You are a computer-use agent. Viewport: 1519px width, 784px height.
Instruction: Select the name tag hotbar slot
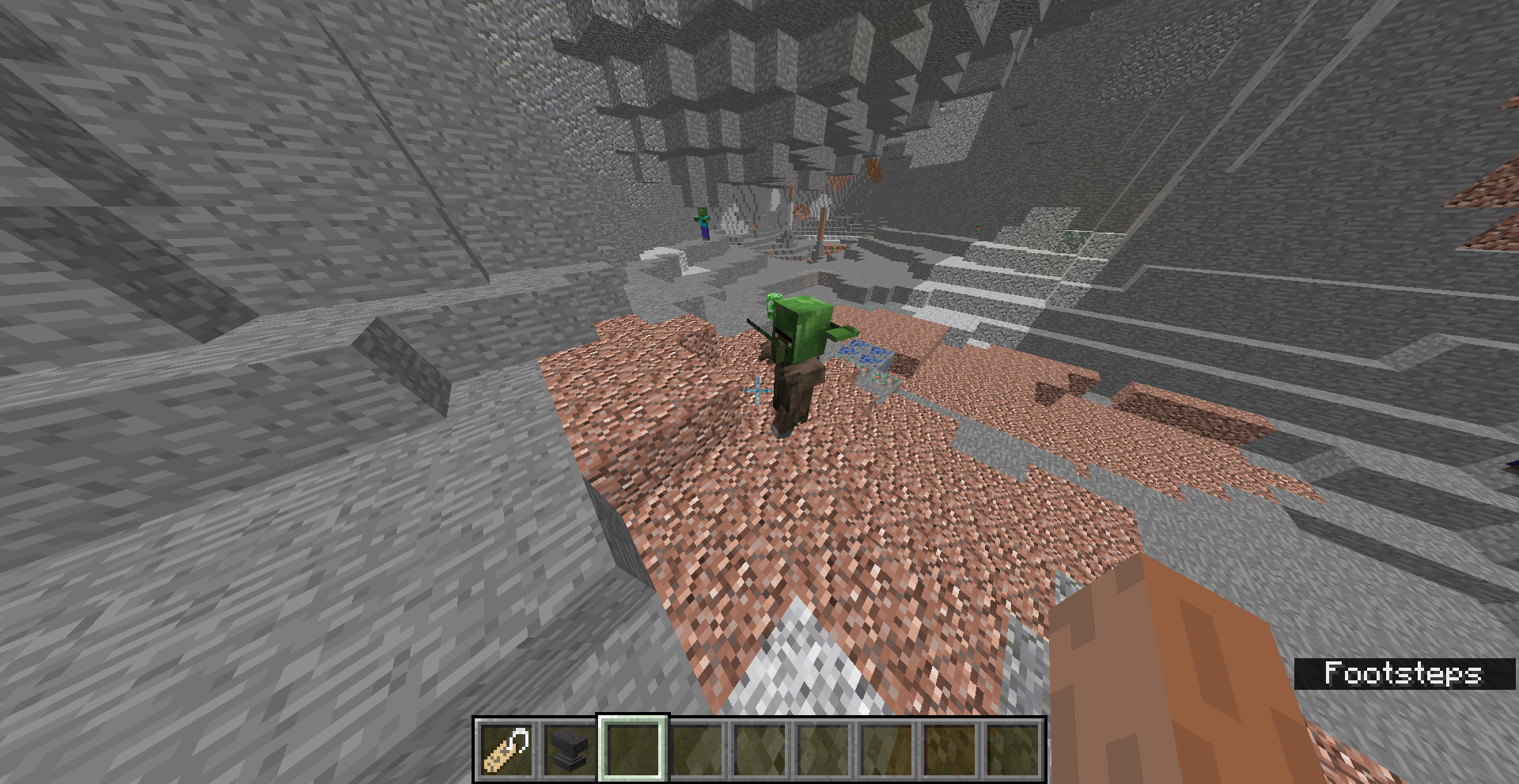click(x=506, y=749)
